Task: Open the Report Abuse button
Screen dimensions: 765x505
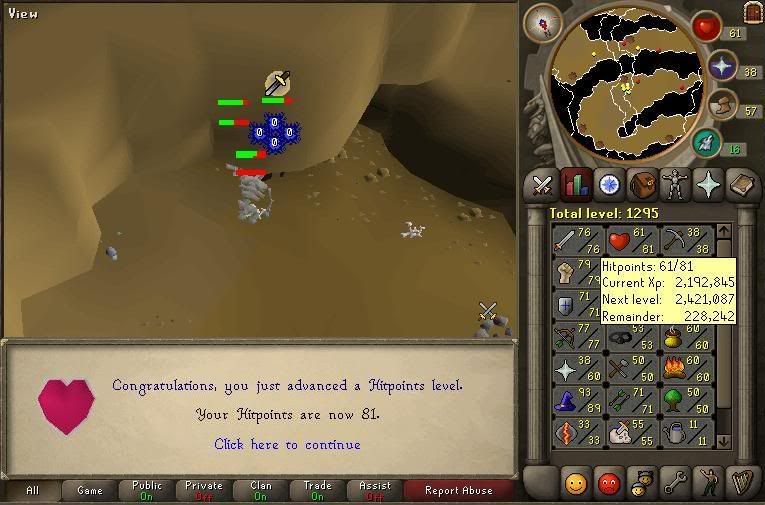Action: click(458, 490)
